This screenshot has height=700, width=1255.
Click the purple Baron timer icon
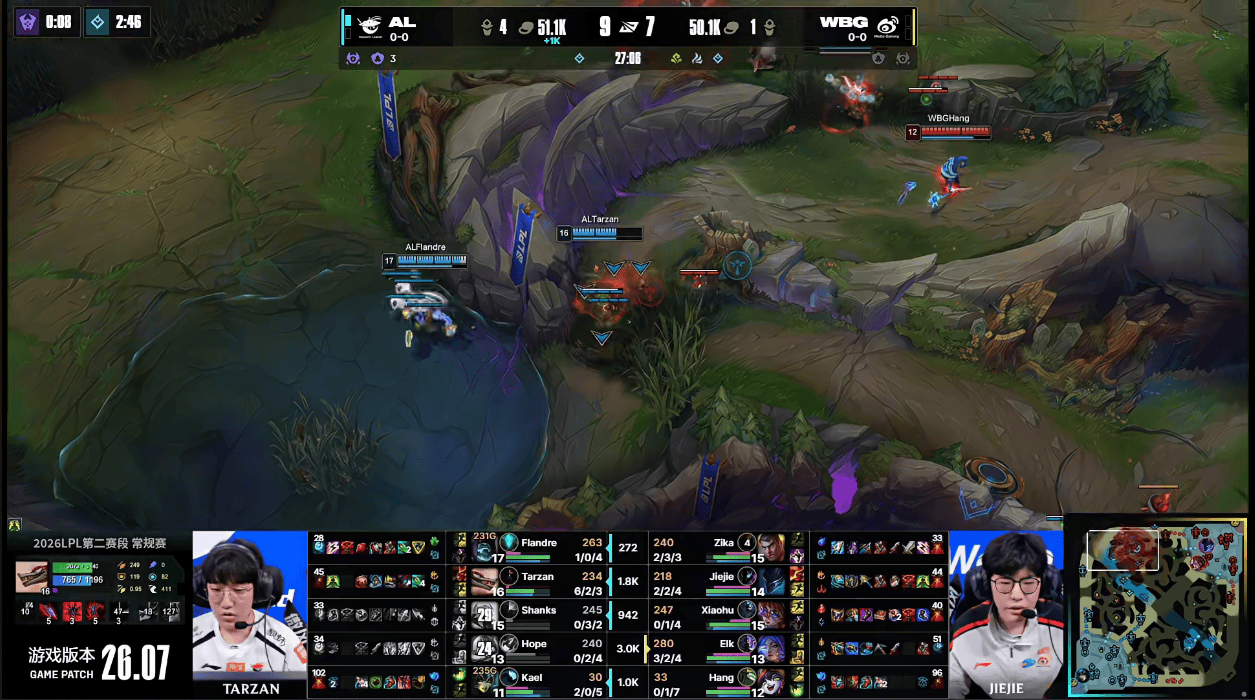point(27,22)
